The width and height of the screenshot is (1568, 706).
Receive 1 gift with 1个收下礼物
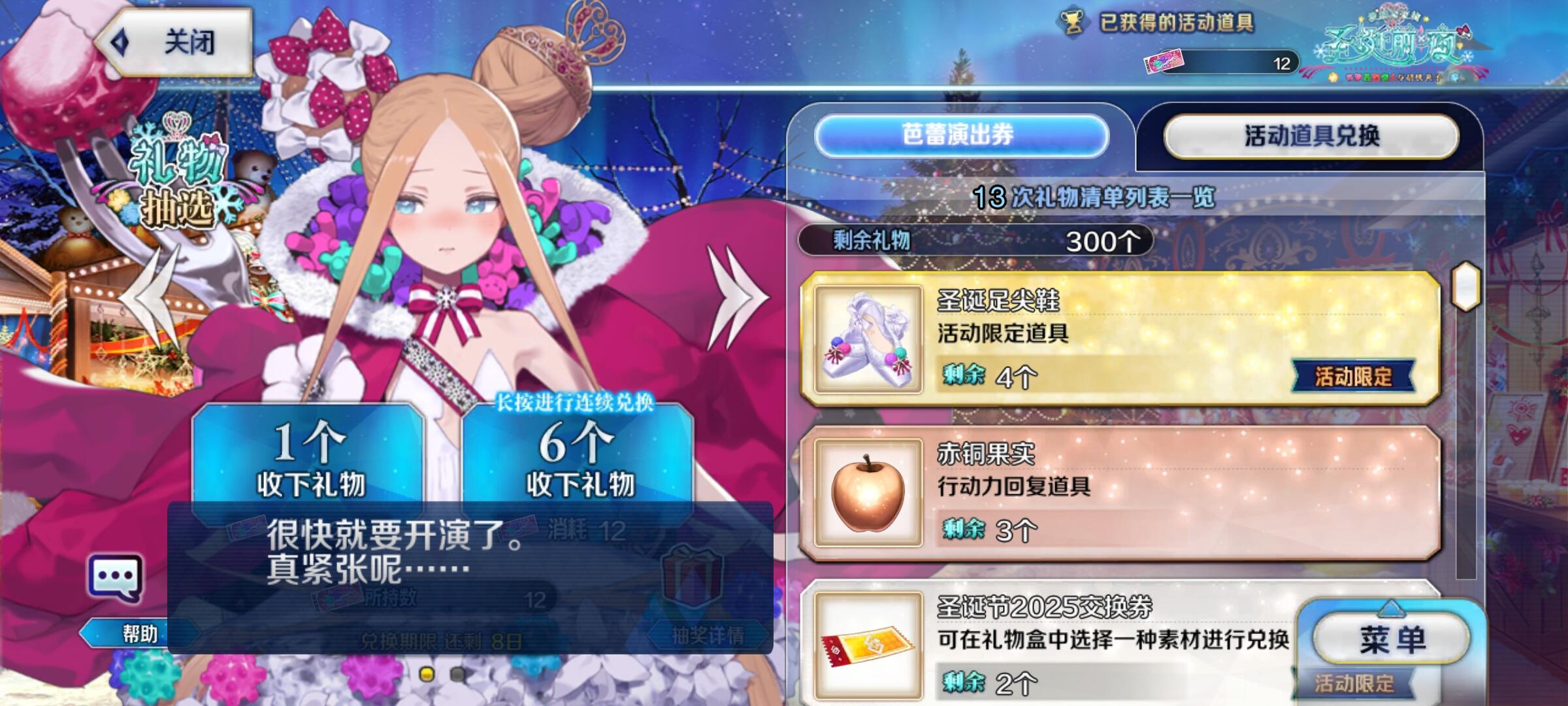[309, 458]
